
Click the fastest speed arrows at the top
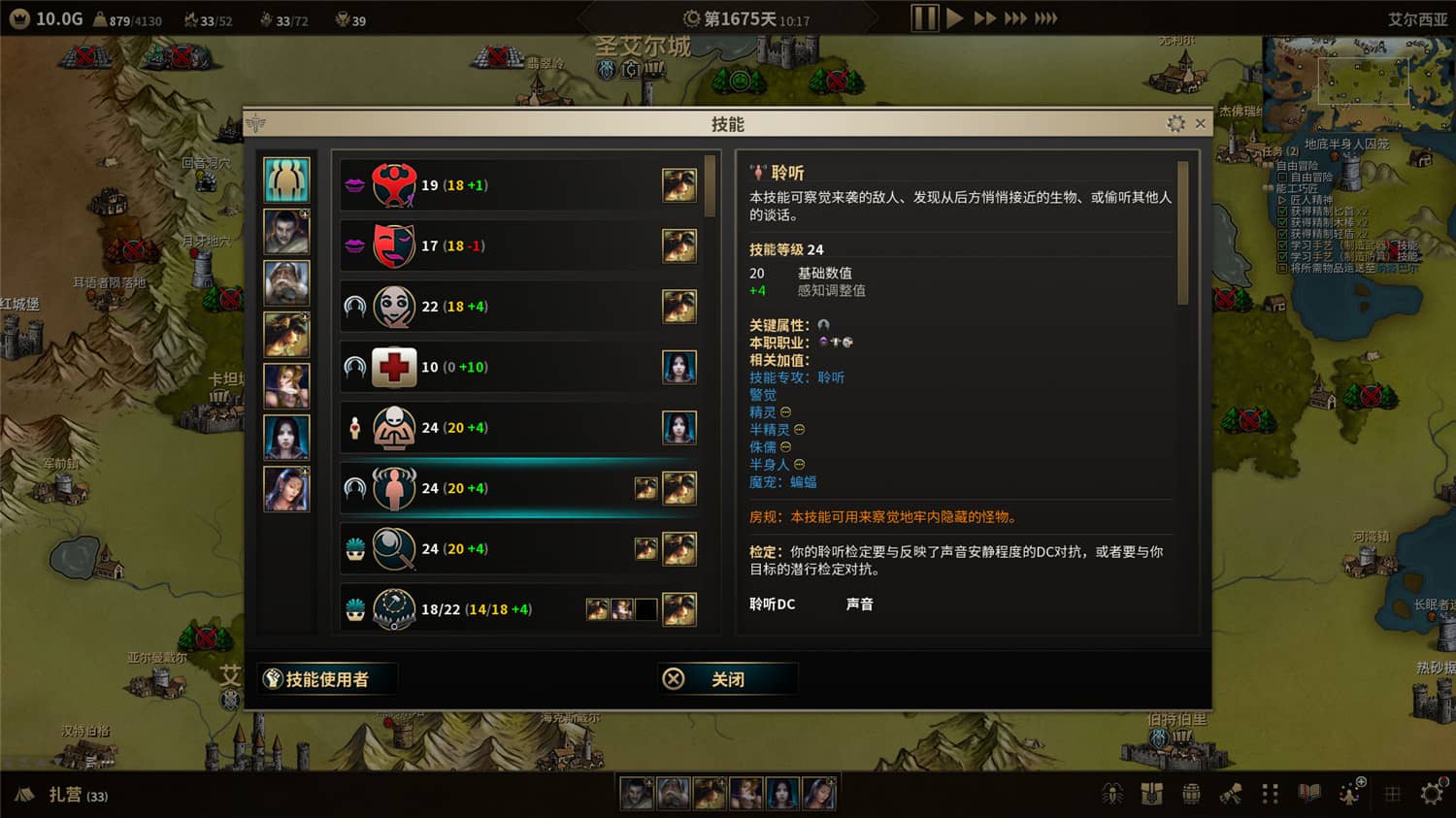[1046, 17]
